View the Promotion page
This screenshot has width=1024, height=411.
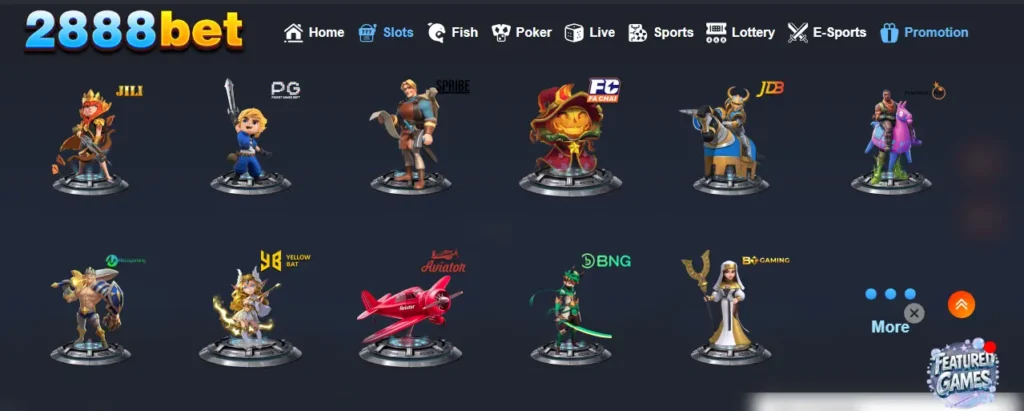[924, 32]
